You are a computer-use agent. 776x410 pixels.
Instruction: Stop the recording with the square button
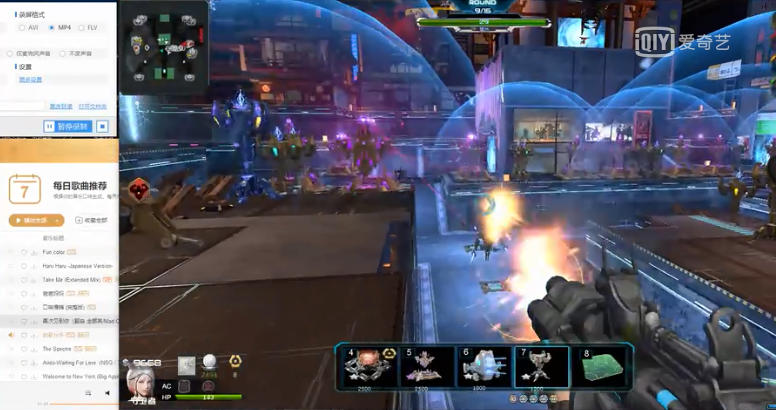click(101, 126)
